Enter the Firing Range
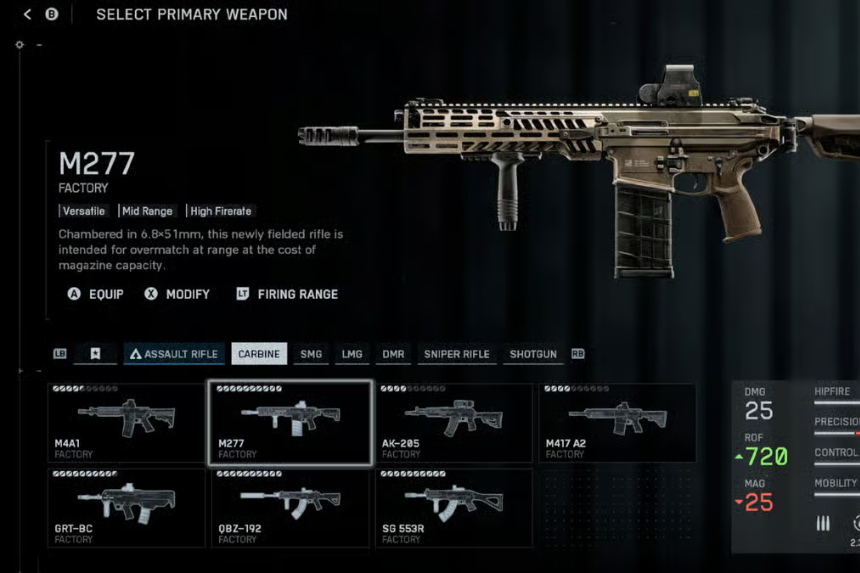This screenshot has height=573, width=860. pyautogui.click(x=287, y=294)
